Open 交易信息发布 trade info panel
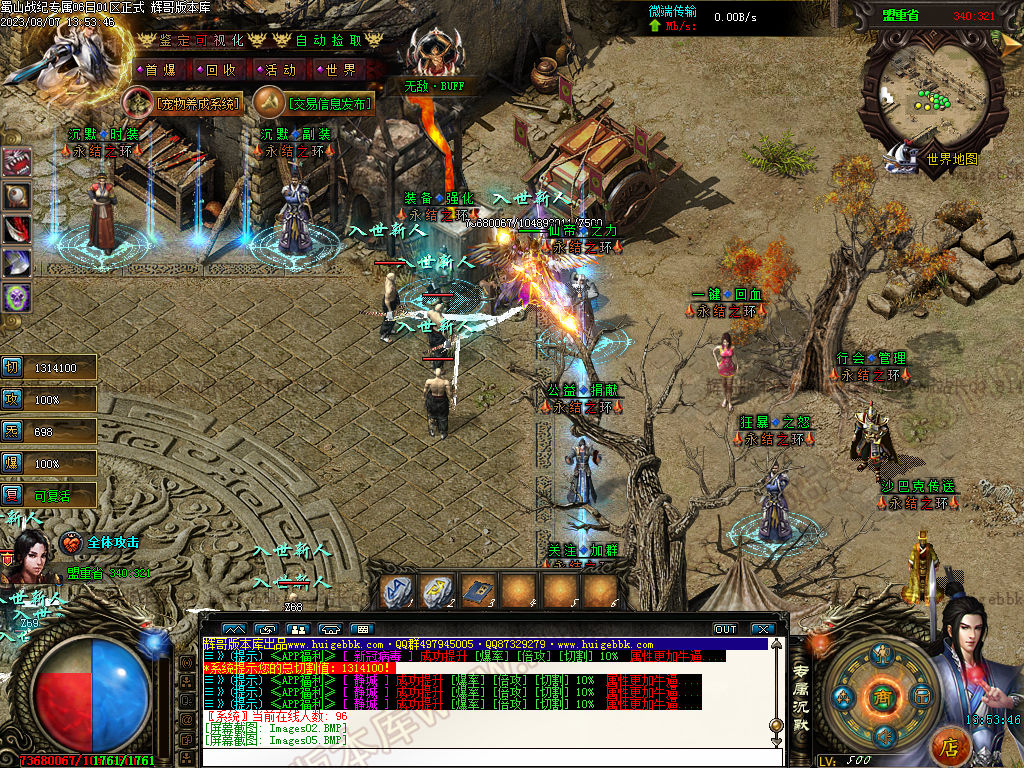The height and width of the screenshot is (768, 1024). [x=316, y=103]
